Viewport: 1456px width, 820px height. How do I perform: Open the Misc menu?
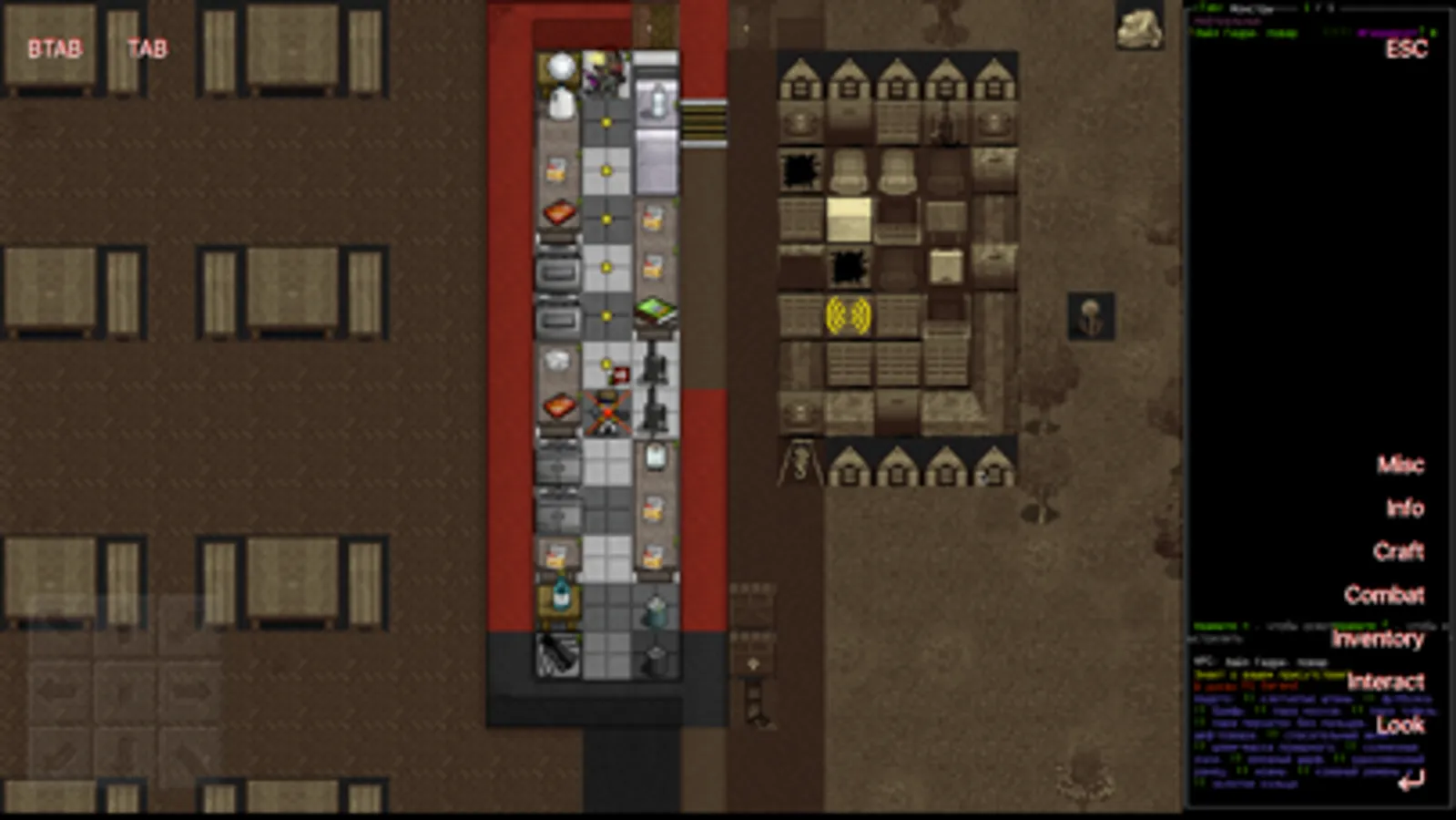click(x=1401, y=466)
